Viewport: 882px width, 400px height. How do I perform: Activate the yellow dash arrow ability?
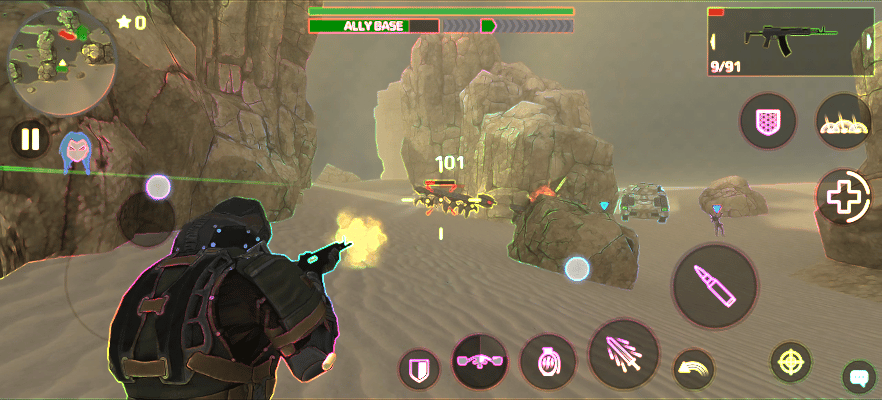tap(694, 368)
